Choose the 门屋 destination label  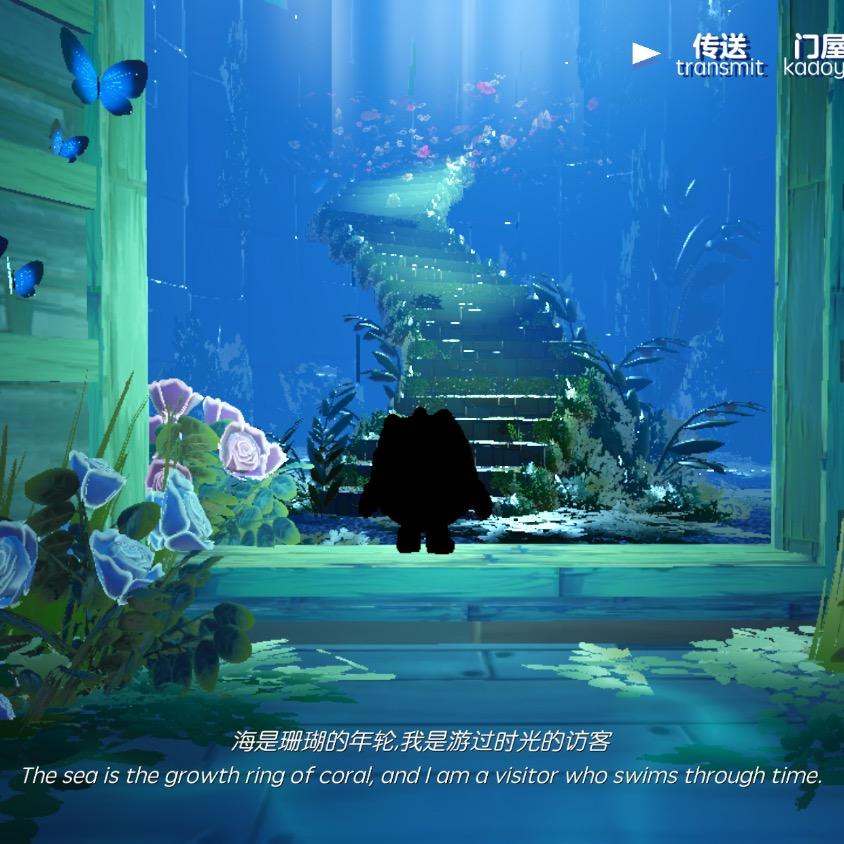coord(817,56)
